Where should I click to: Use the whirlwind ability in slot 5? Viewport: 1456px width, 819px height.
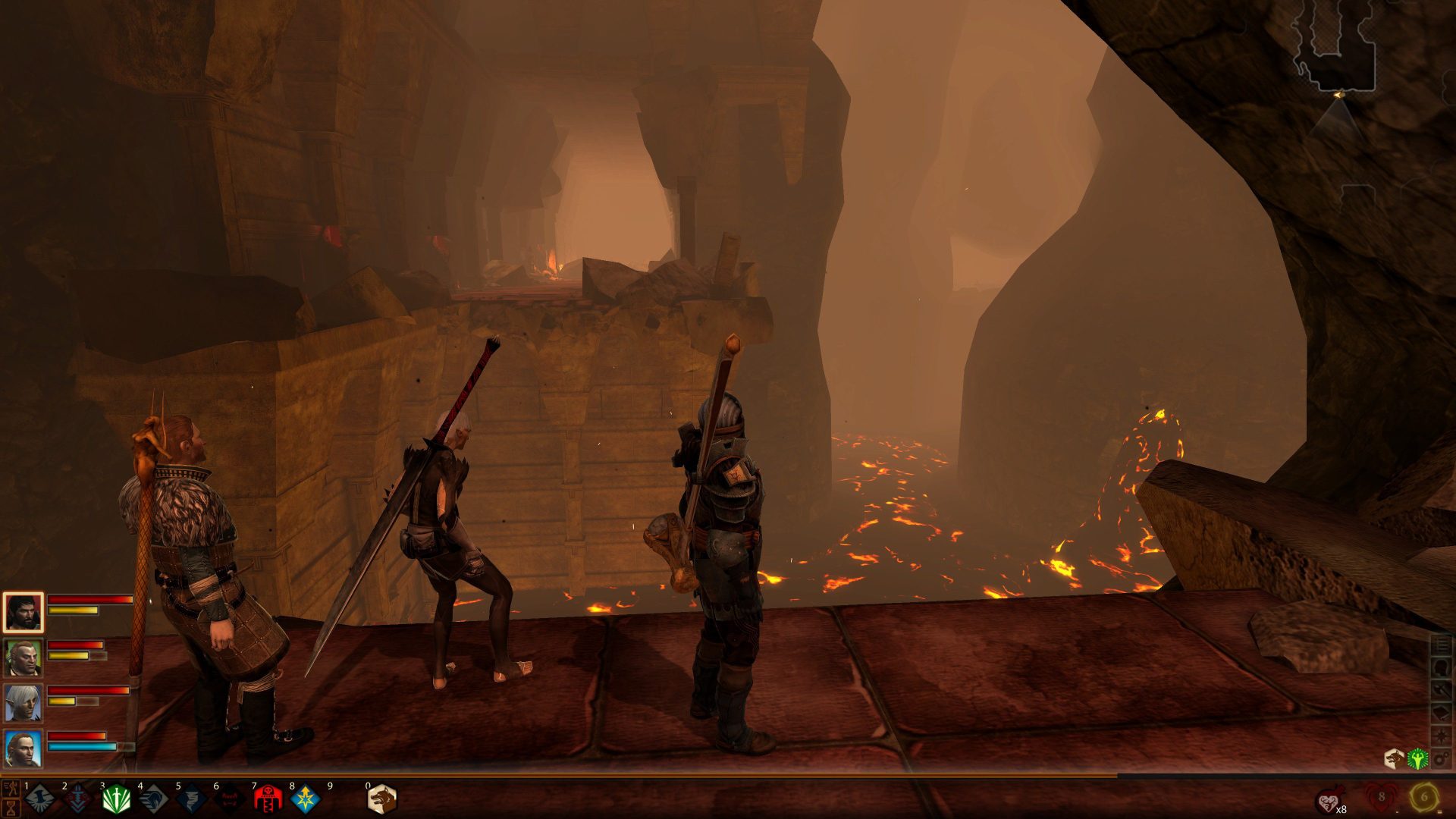(191, 799)
